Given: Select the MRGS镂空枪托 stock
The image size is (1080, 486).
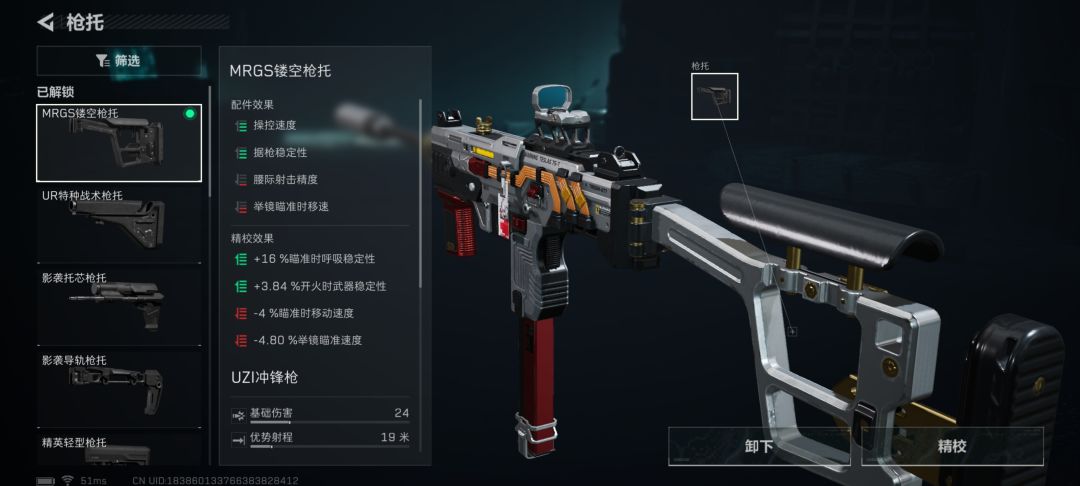Looking at the screenshot, I should point(118,143).
